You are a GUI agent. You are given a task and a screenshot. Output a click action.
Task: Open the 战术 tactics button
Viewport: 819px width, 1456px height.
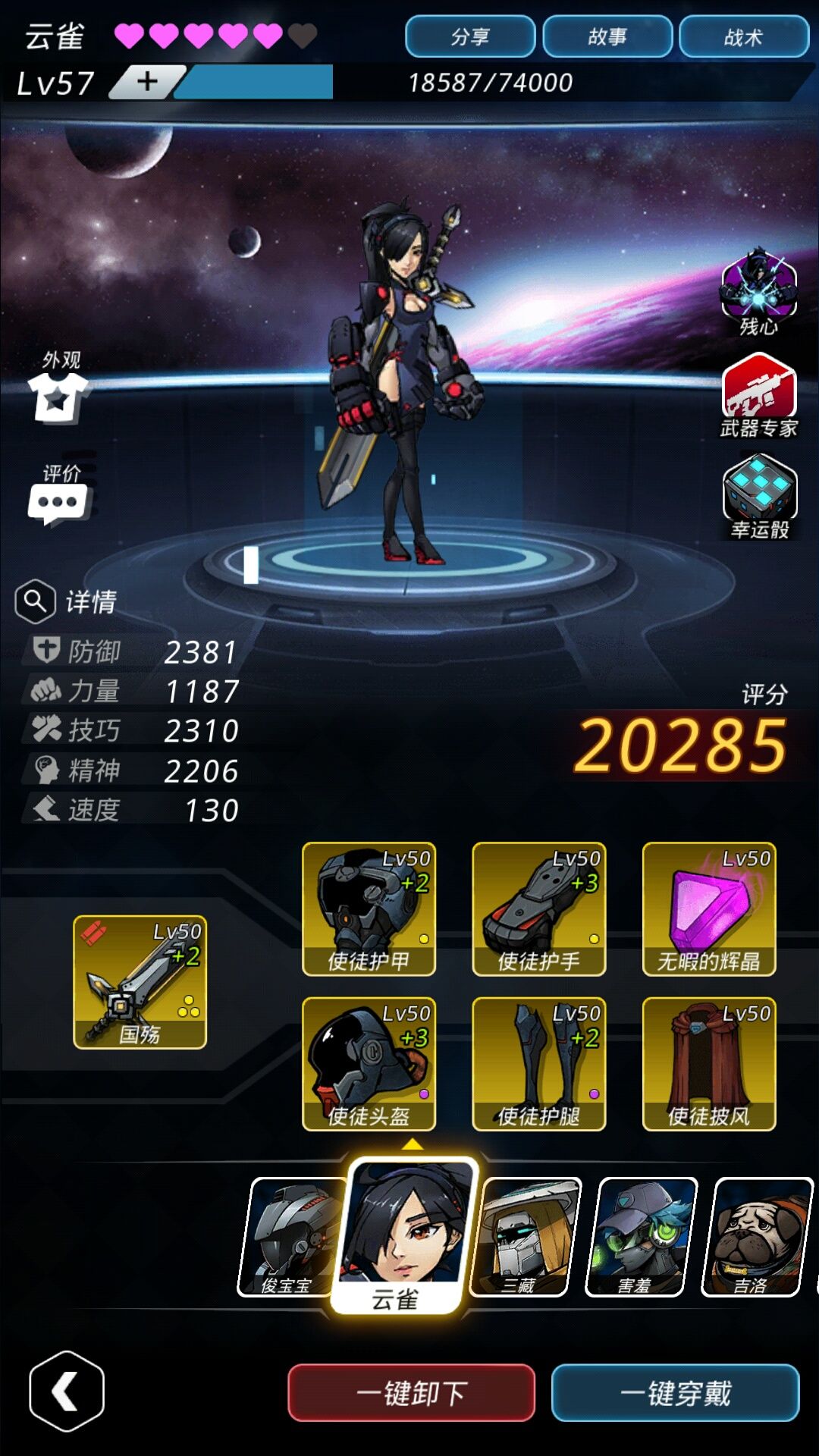(x=743, y=36)
